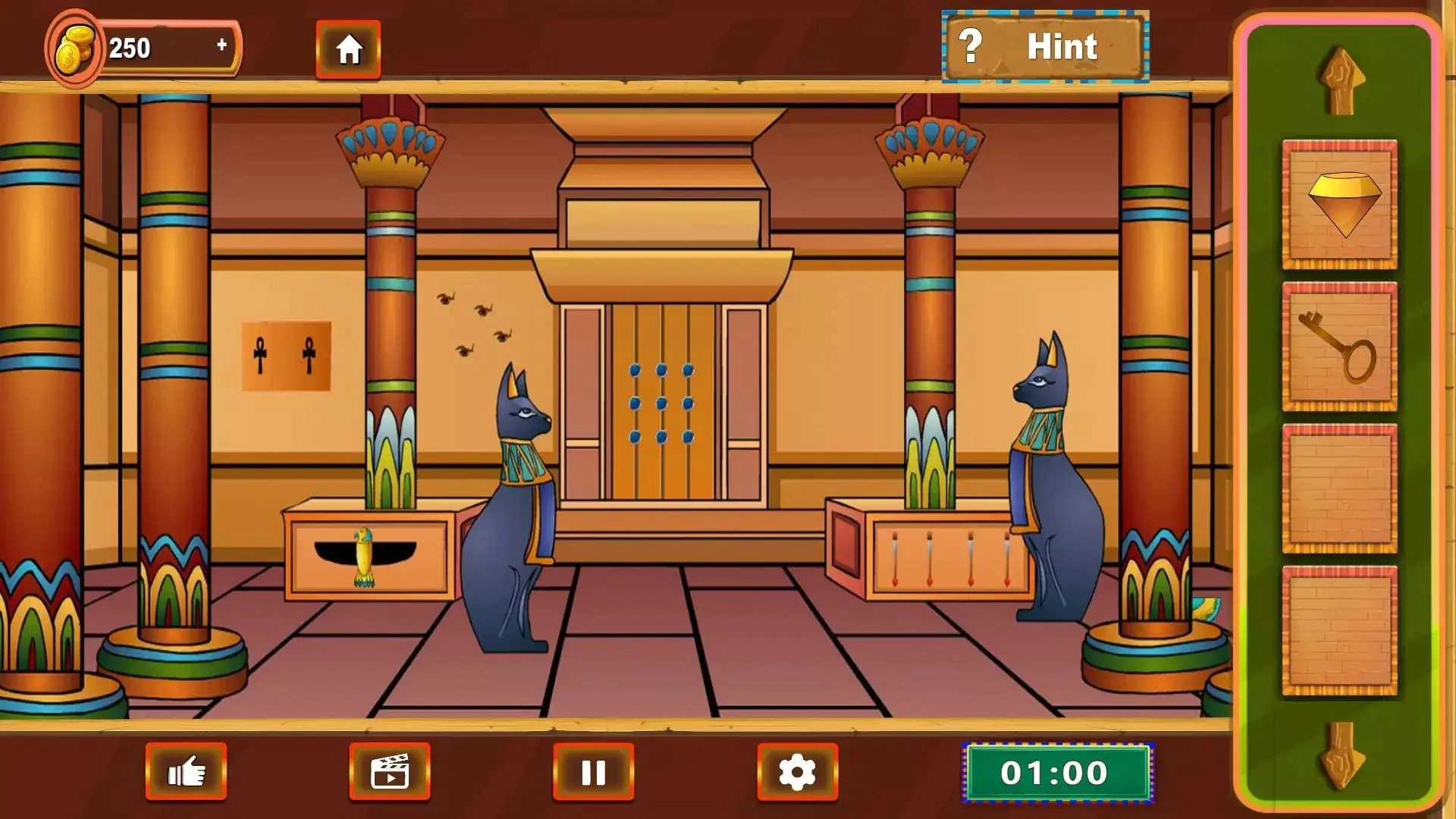Tap the home icon to return to menu
The height and width of the screenshot is (819, 1456).
pyautogui.click(x=348, y=49)
